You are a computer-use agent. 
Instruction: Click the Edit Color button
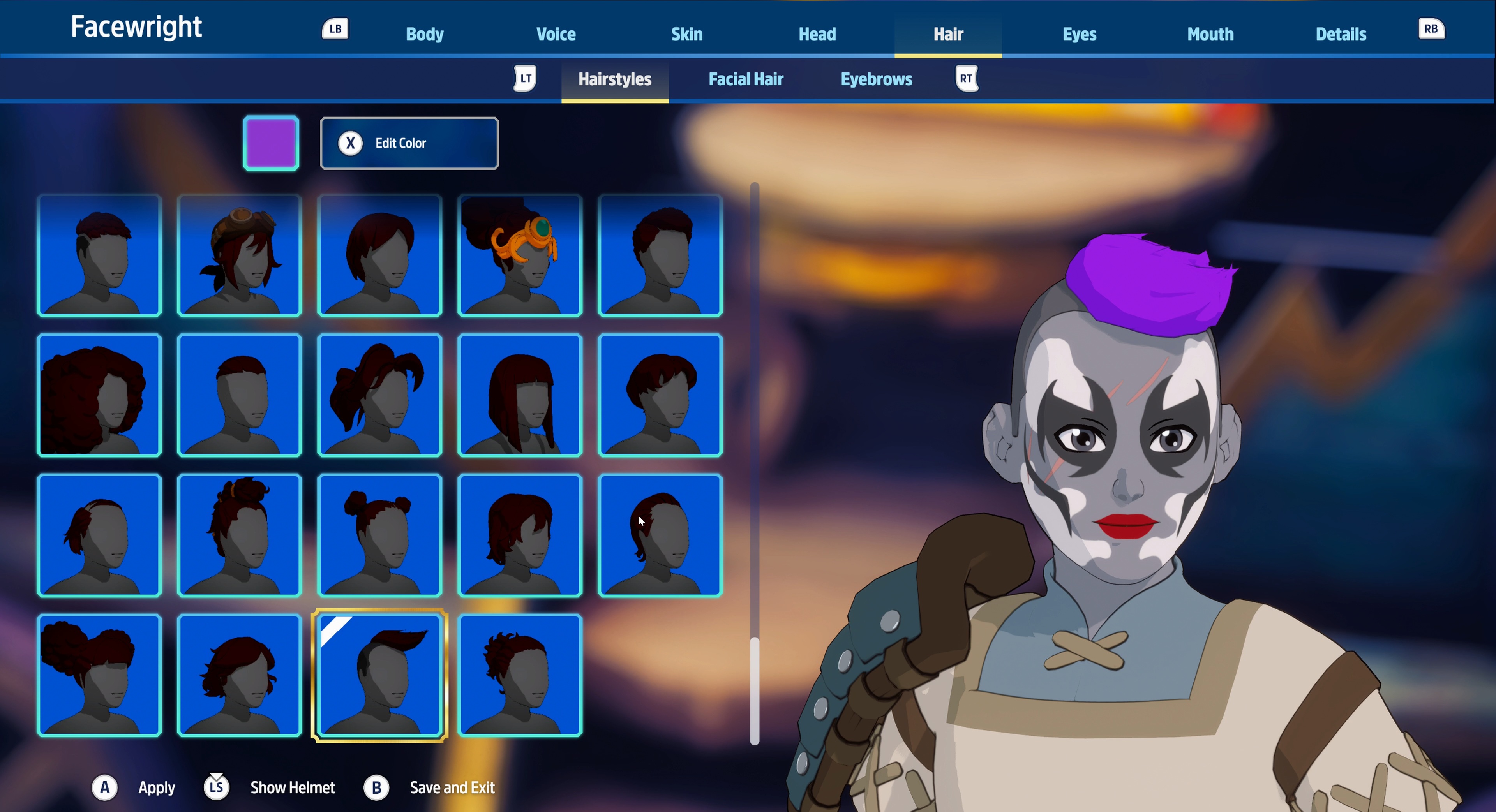(x=409, y=143)
